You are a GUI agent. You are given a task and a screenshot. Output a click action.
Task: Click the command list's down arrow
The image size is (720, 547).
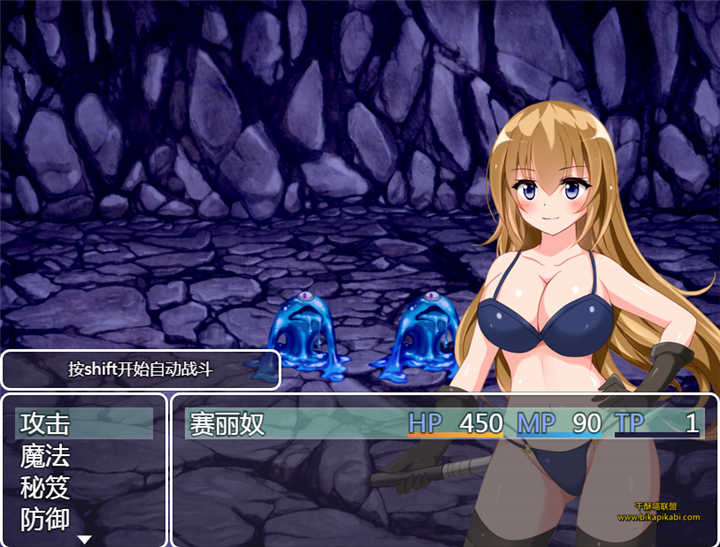pyautogui.click(x=85, y=540)
